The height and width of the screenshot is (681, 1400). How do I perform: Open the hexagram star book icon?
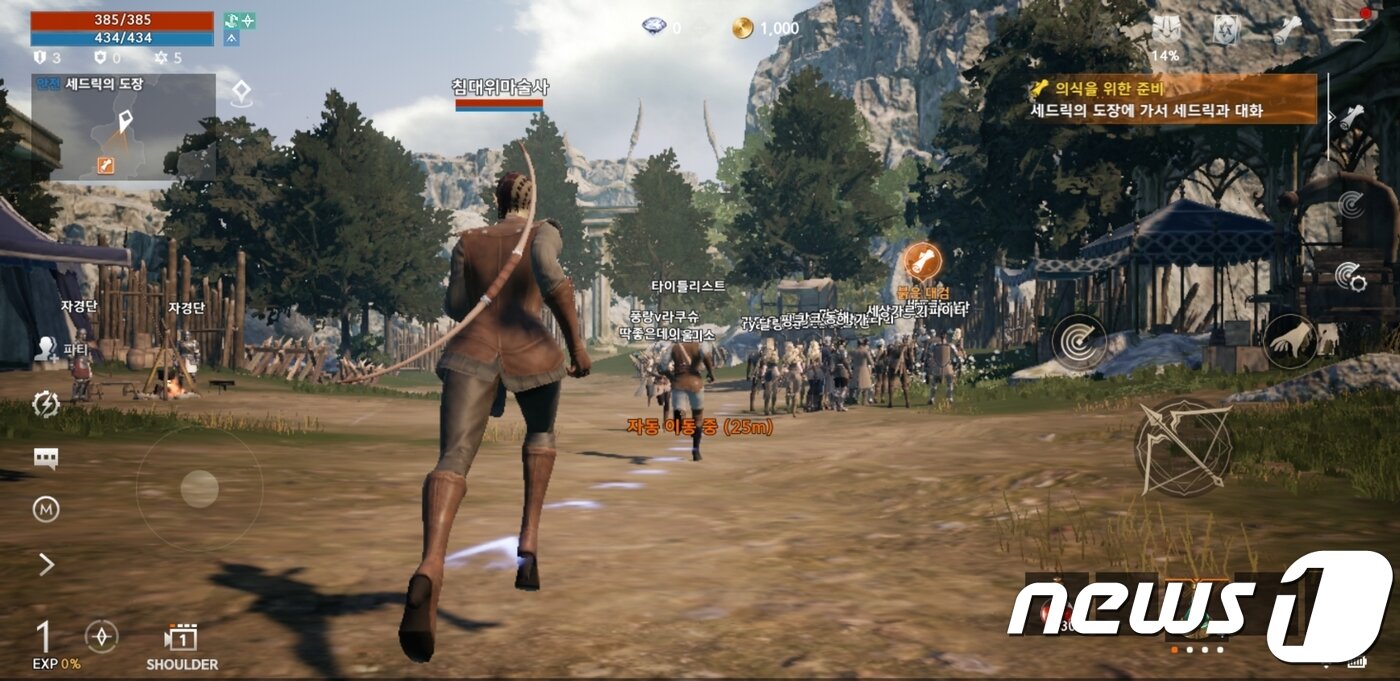click(1227, 30)
